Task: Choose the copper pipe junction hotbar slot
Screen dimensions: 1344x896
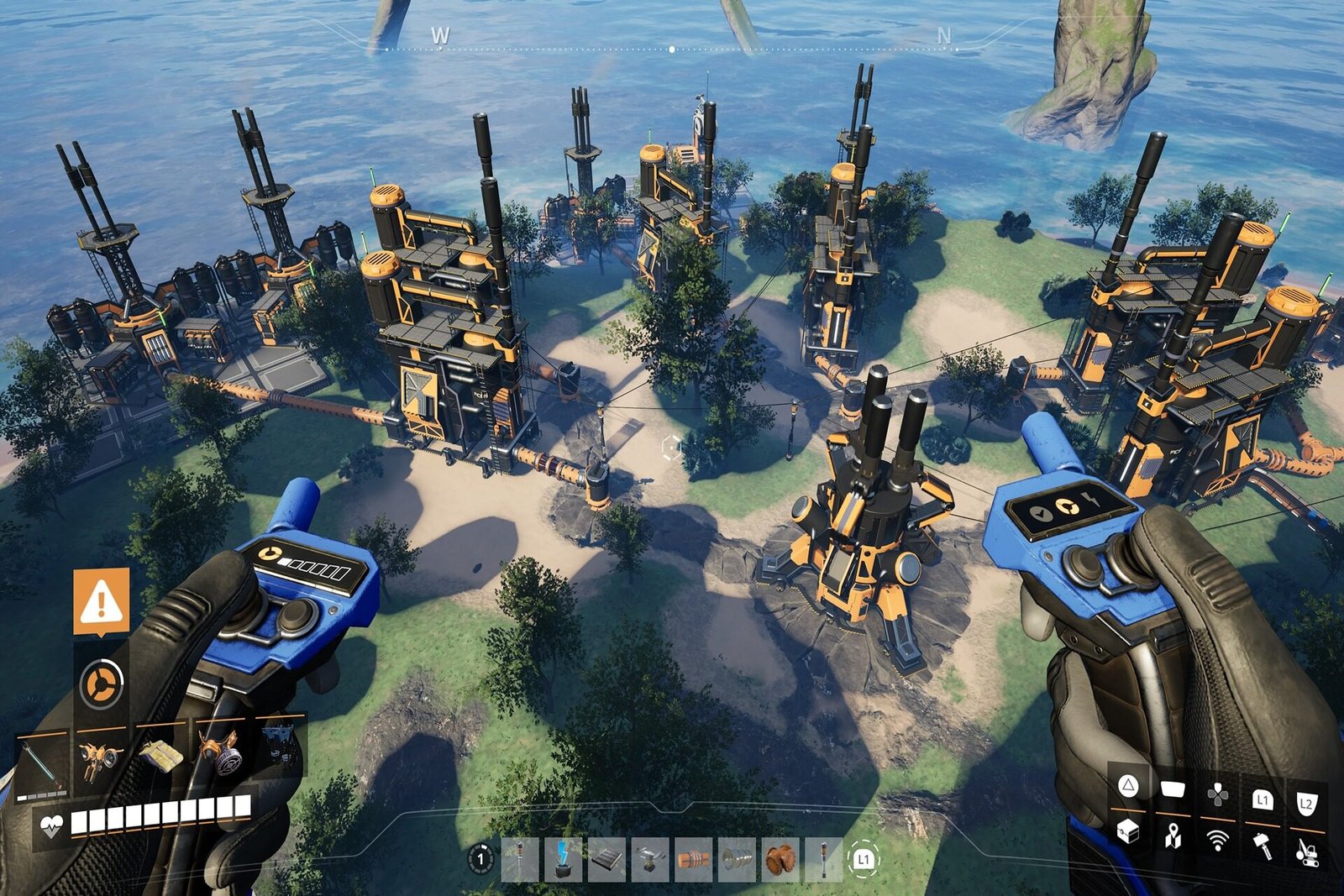Action: pos(781,860)
